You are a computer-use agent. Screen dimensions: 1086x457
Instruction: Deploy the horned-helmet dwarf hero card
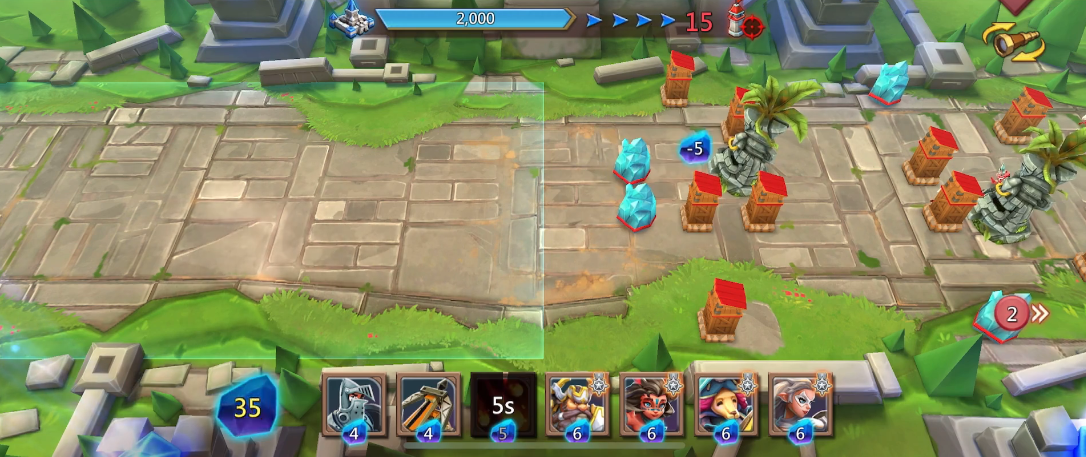point(577,404)
